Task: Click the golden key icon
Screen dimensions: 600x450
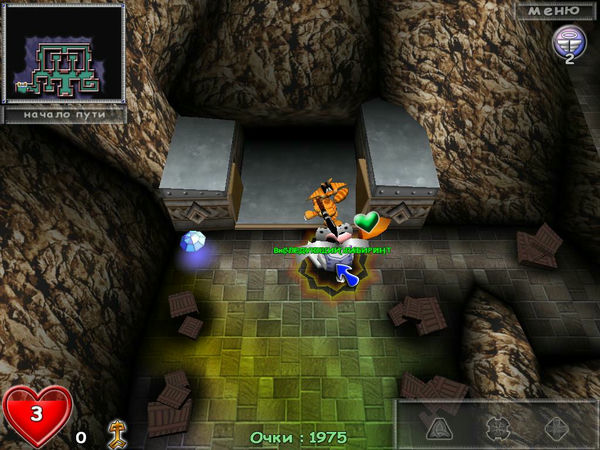Action: [116, 429]
